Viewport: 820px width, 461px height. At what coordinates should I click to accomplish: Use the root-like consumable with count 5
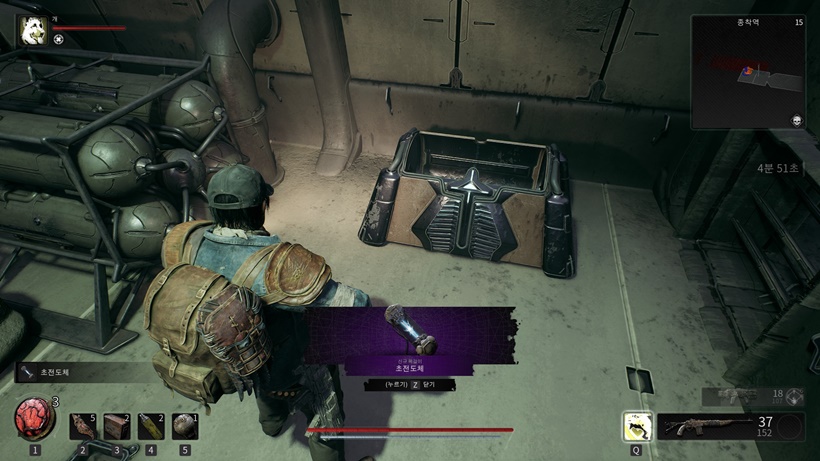[82, 426]
